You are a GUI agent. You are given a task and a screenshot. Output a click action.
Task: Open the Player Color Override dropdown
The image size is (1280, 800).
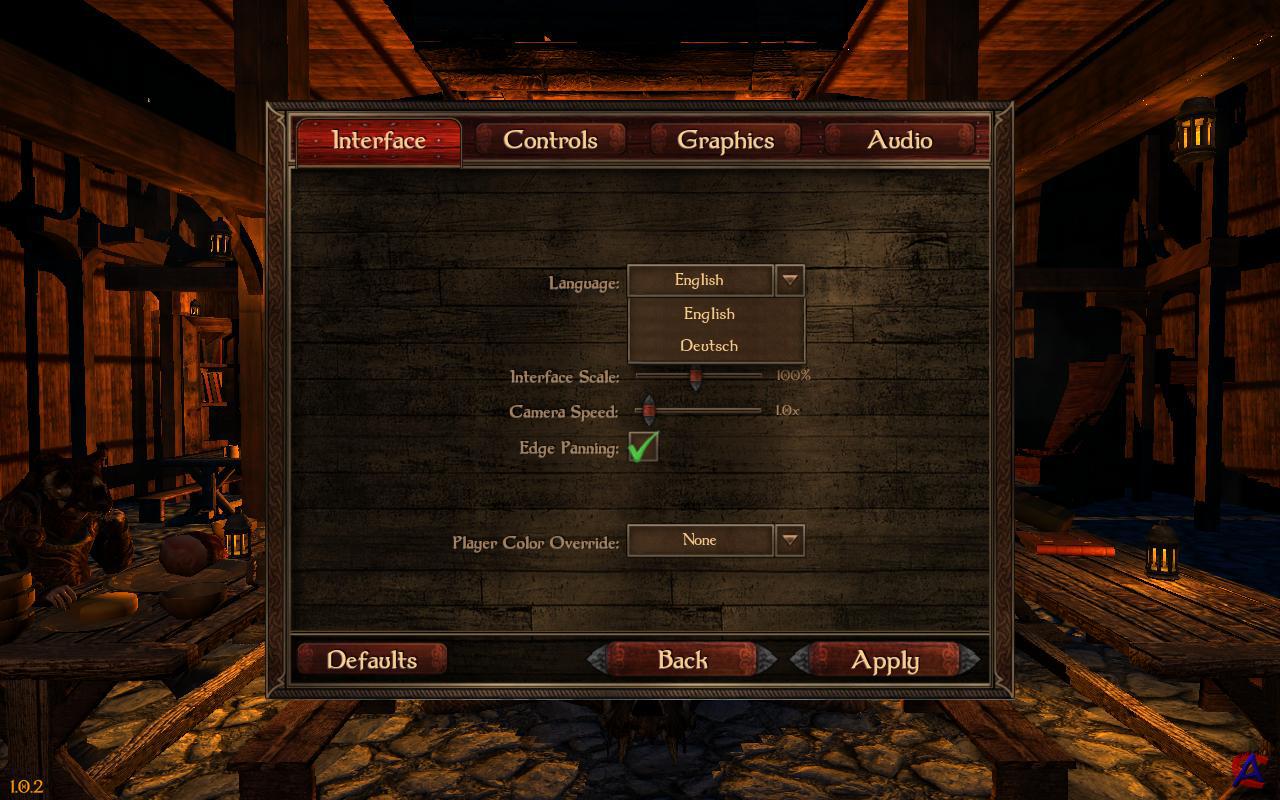point(790,541)
